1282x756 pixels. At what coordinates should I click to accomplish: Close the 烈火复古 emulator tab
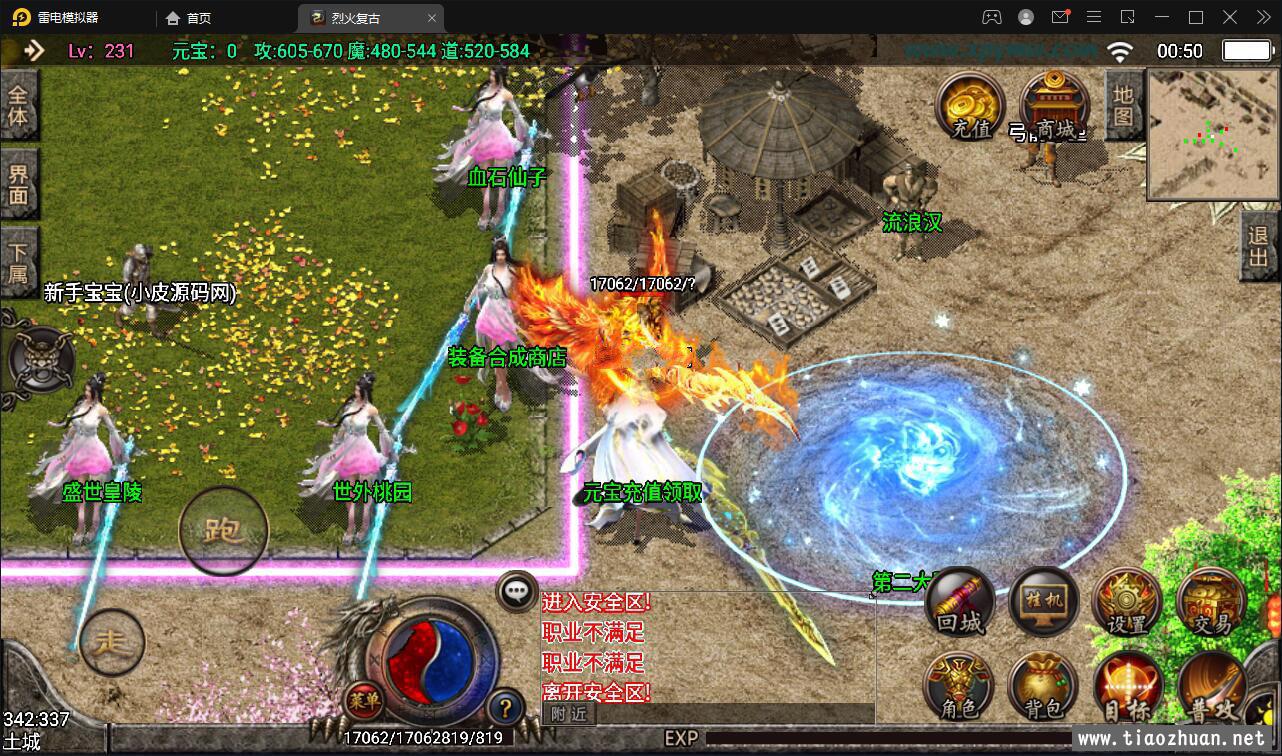coord(432,18)
